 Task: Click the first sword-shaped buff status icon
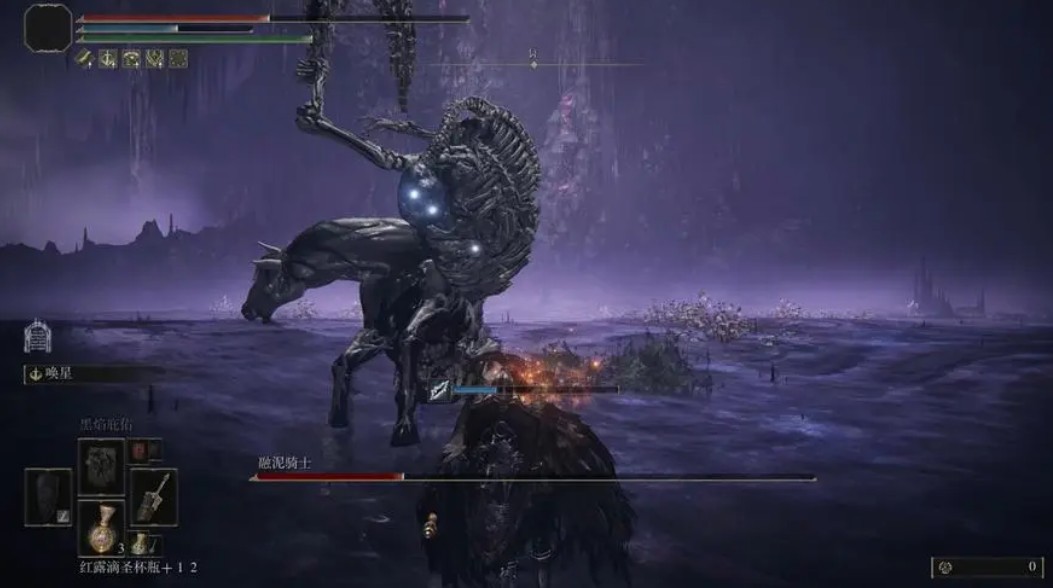(x=87, y=59)
